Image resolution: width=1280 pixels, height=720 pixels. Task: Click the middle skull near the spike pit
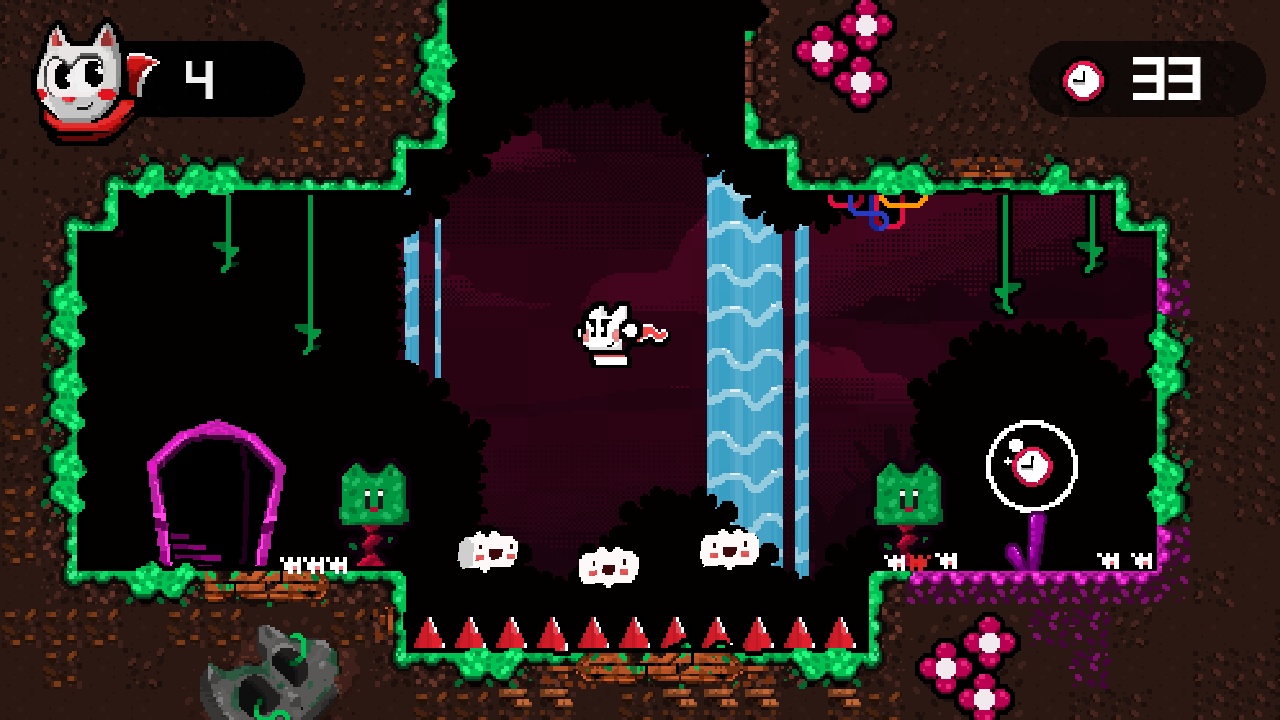609,566
